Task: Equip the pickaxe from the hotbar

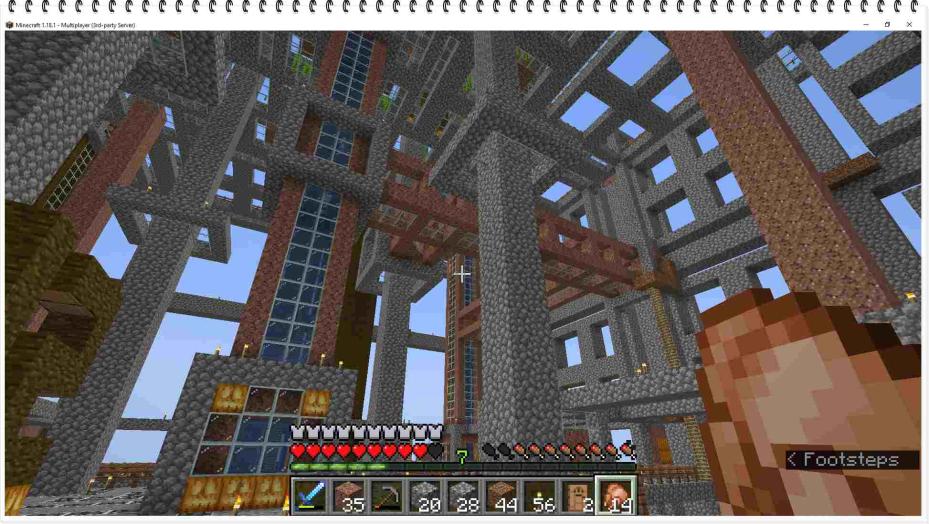Action: (386, 496)
